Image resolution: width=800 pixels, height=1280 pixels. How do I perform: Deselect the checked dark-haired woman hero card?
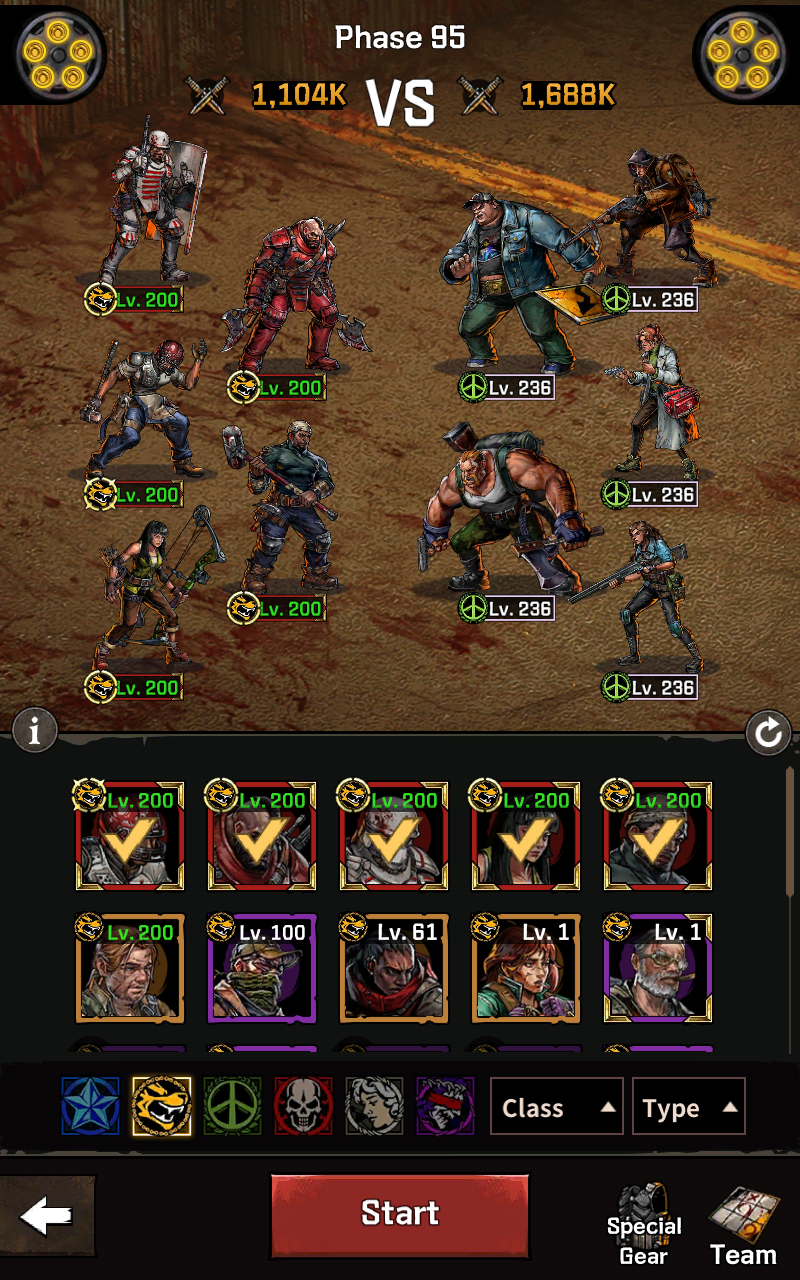click(525, 837)
